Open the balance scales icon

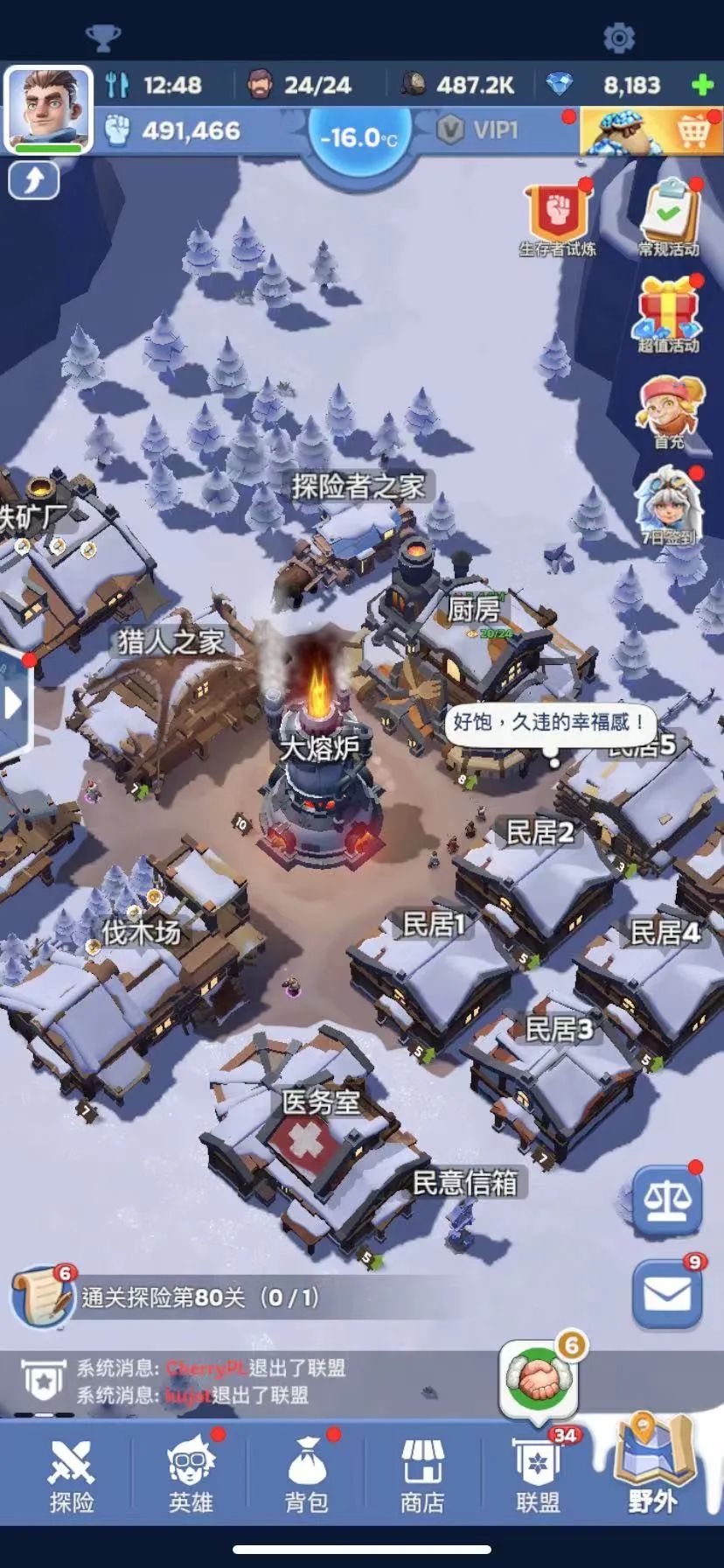667,1201
